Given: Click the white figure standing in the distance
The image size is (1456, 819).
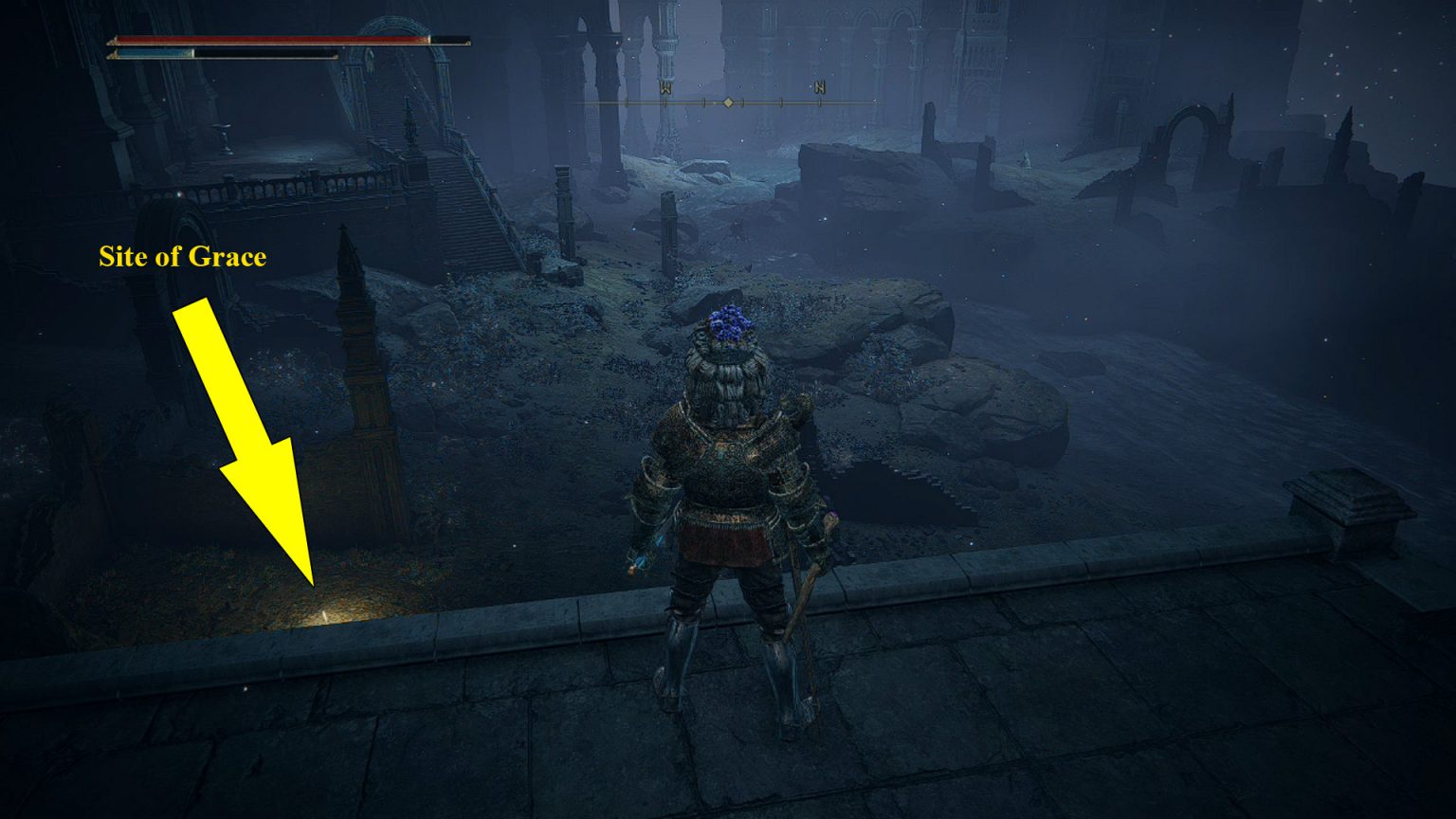Looking at the screenshot, I should click(1027, 159).
